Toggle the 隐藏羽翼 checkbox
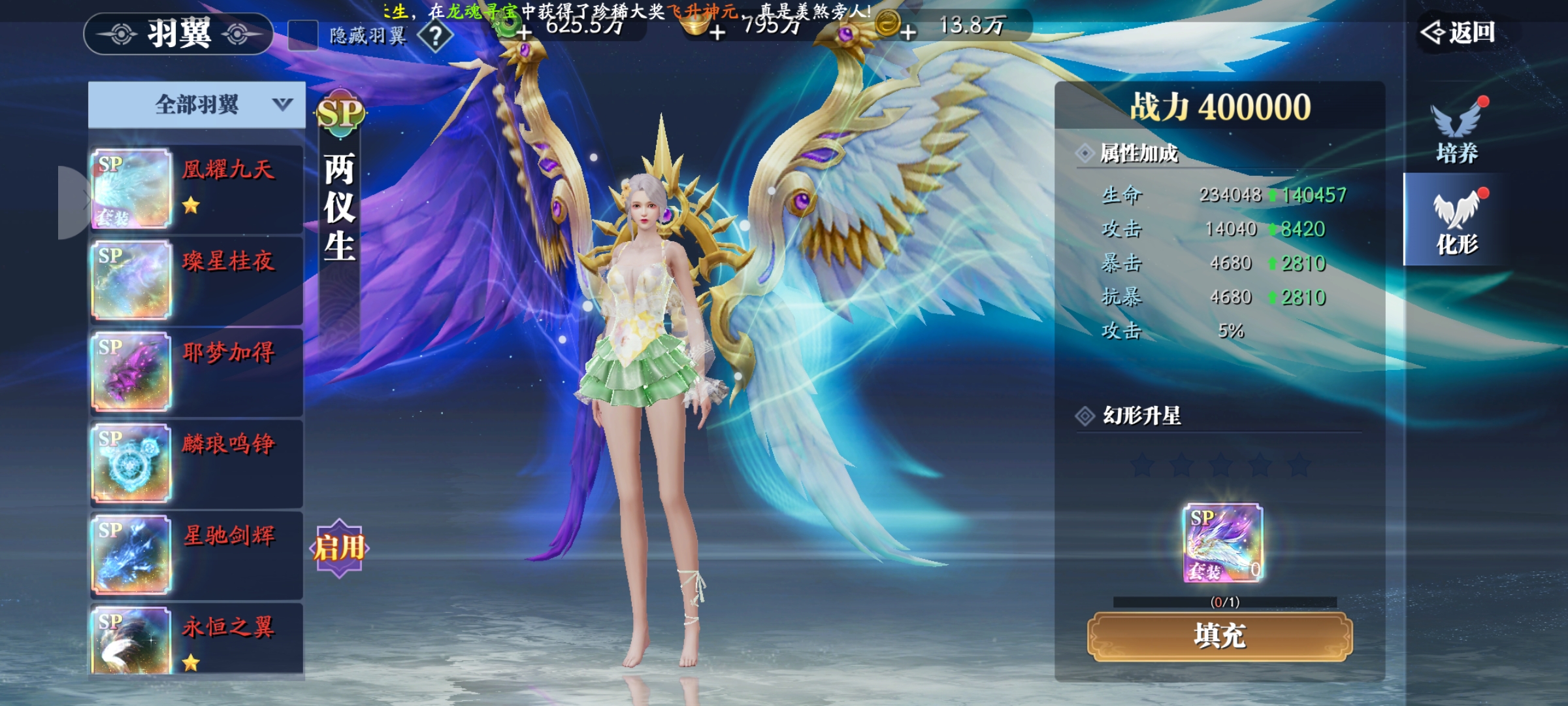 (303, 35)
